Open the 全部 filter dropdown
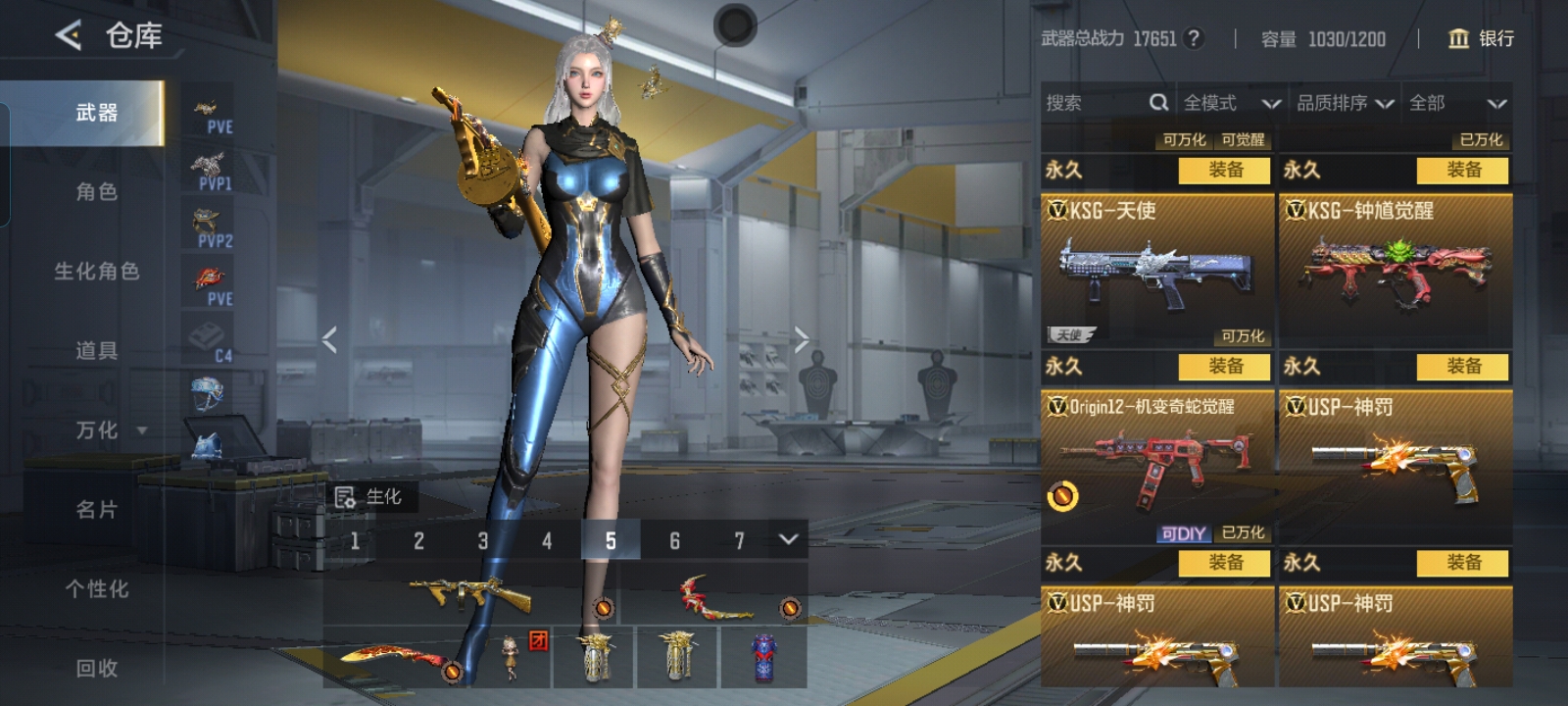 click(1456, 103)
